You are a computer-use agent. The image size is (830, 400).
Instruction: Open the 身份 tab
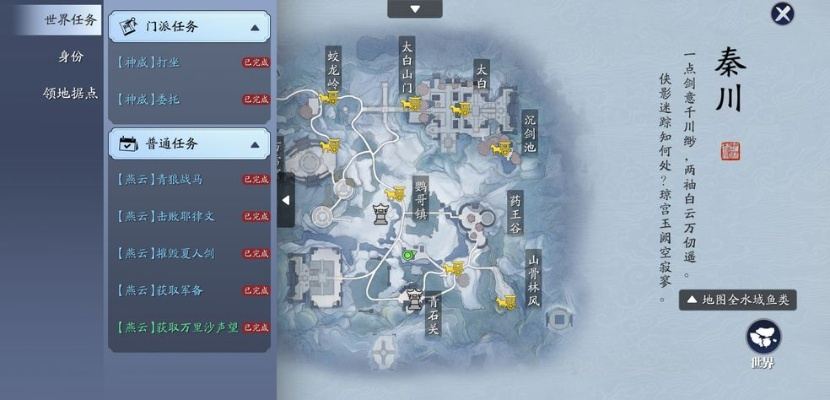[x=69, y=56]
